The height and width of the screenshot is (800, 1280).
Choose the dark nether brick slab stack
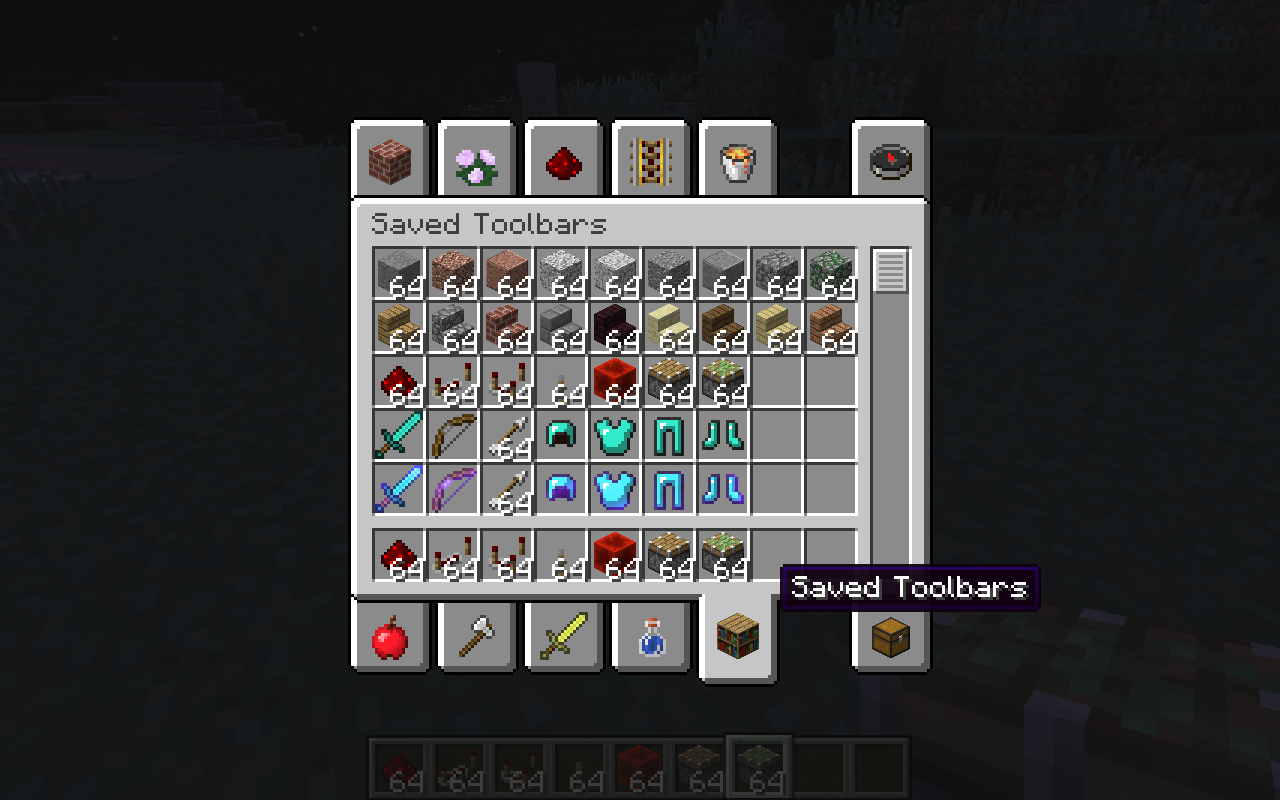pos(615,327)
